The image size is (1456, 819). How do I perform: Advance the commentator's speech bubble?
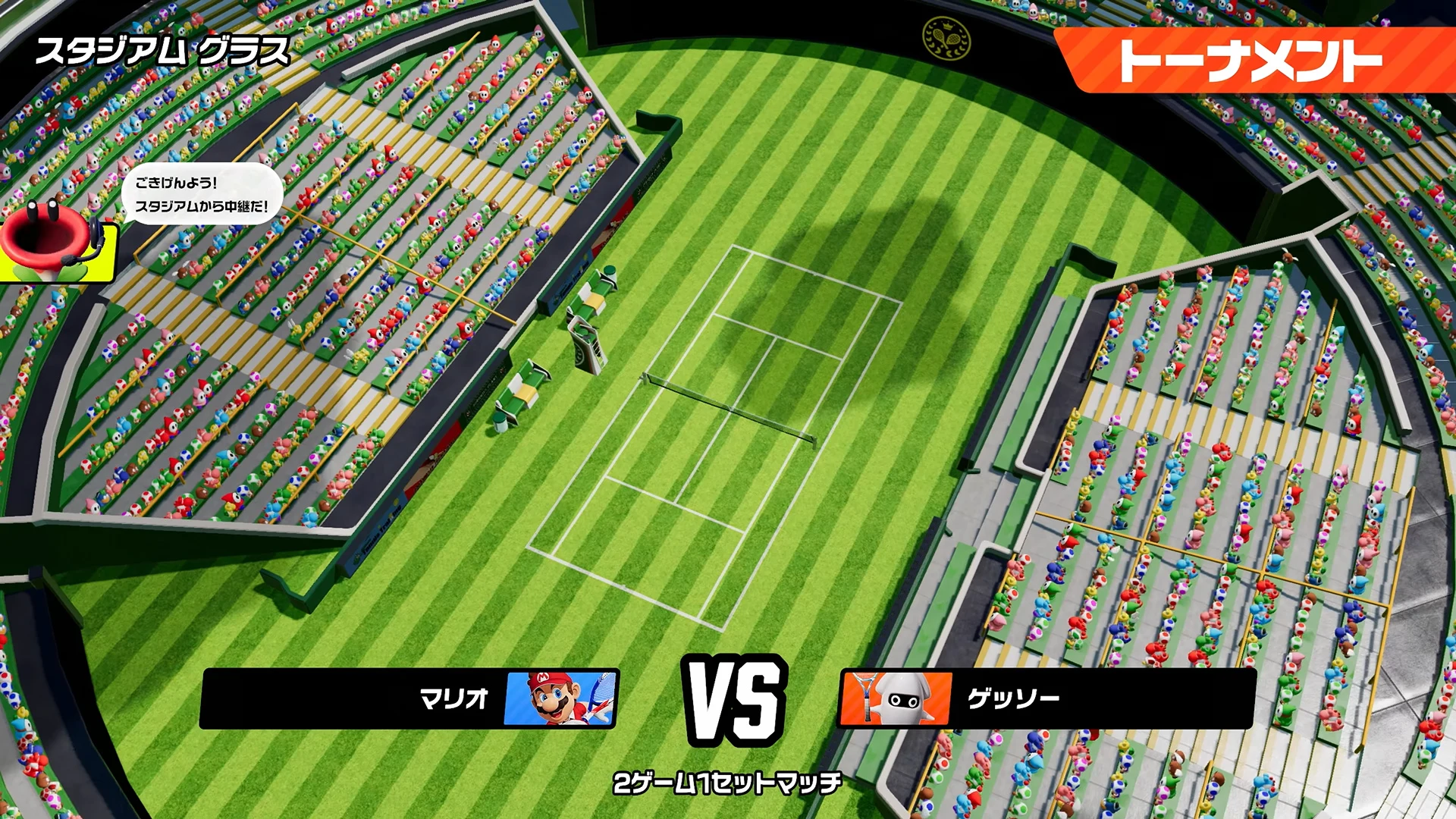[202, 194]
